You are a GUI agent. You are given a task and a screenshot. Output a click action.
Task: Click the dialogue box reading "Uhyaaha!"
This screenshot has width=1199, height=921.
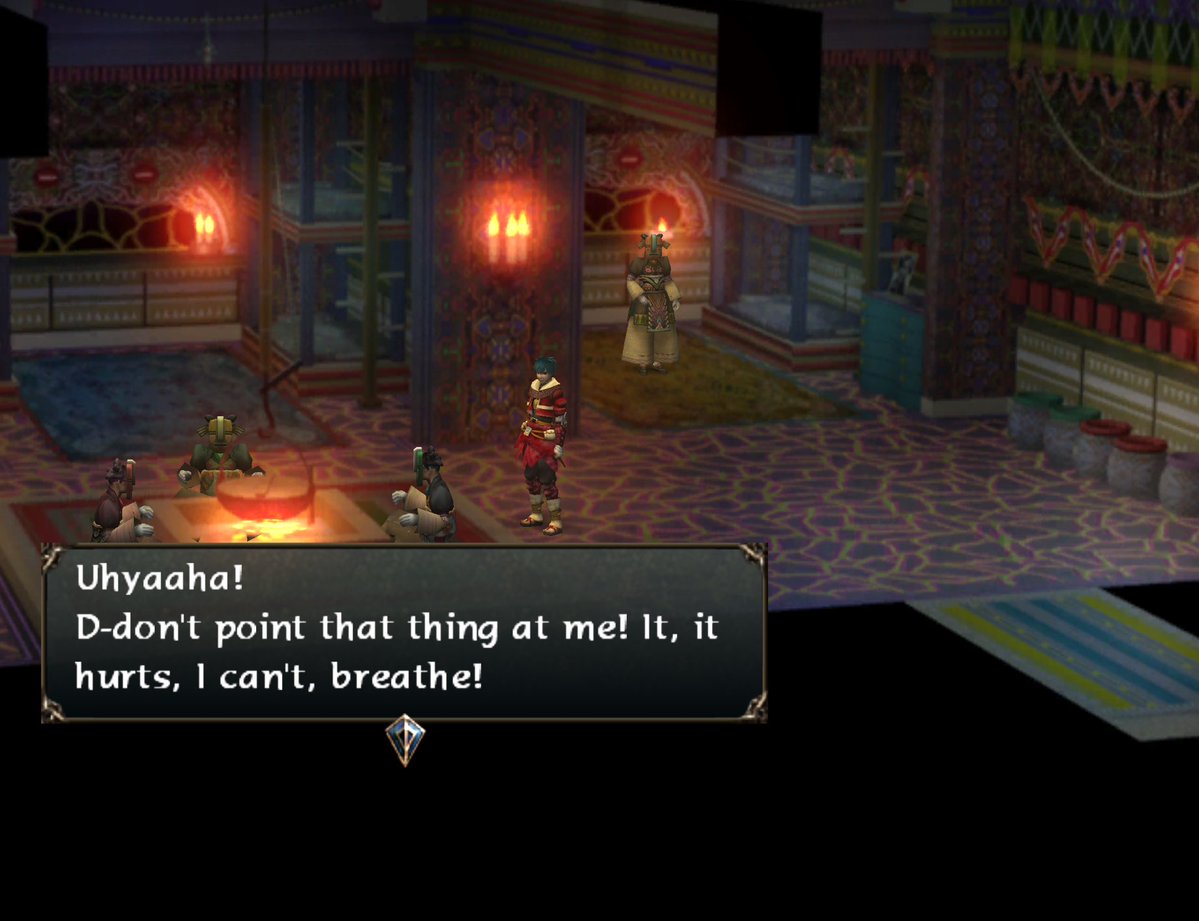(x=404, y=632)
